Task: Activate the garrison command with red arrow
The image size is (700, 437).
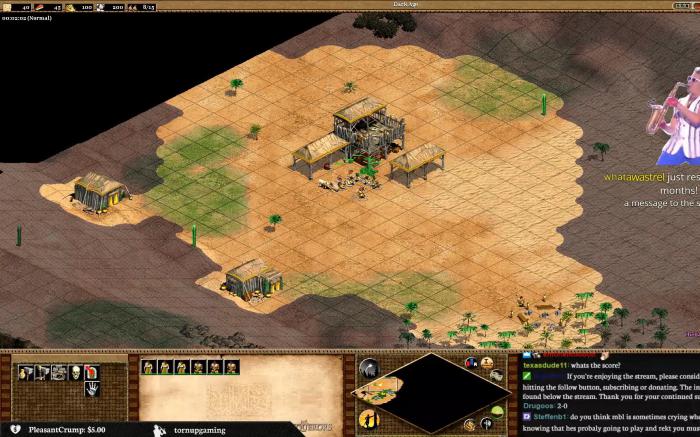Action: (91, 372)
